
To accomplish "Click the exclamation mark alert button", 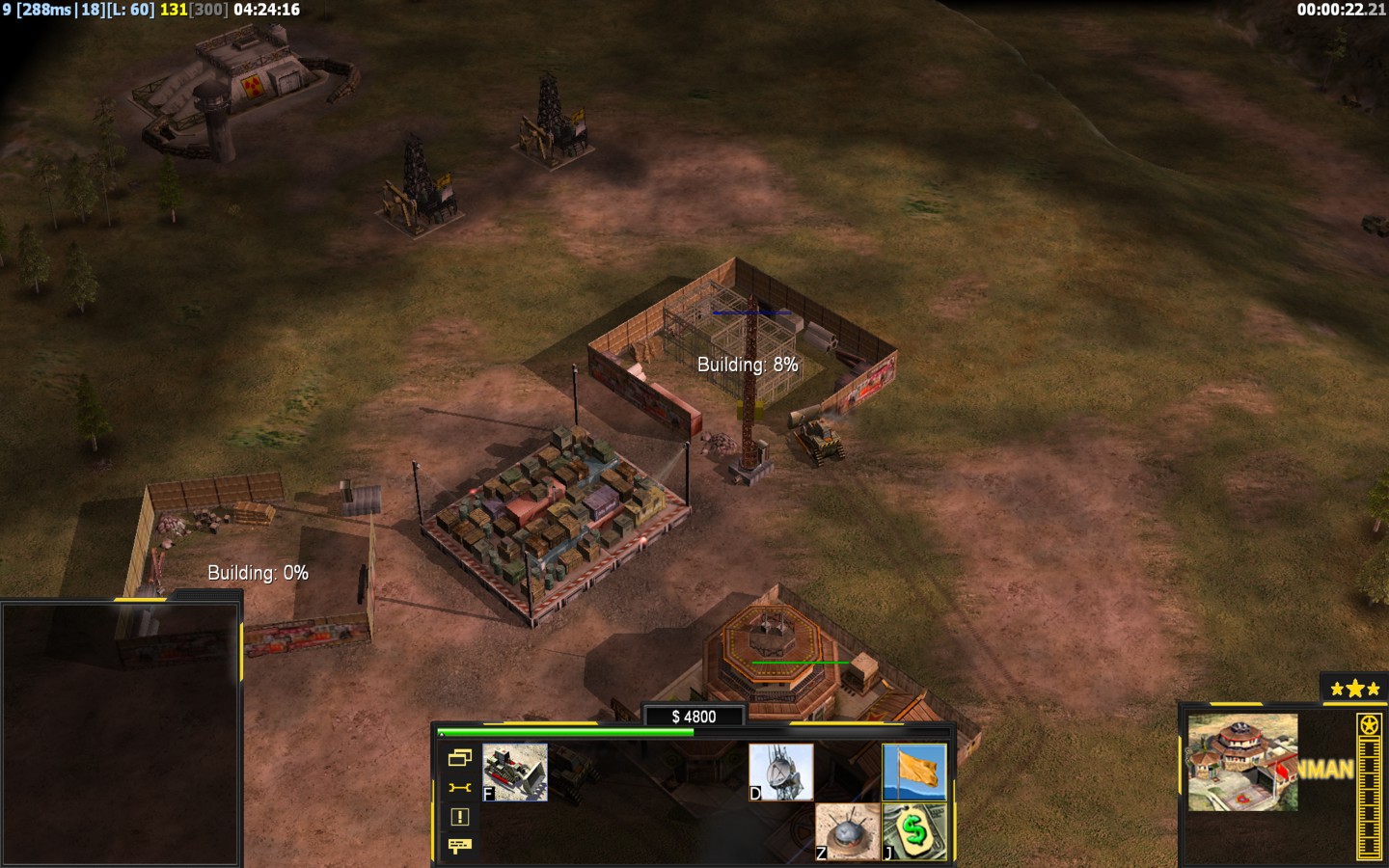I will [459, 817].
